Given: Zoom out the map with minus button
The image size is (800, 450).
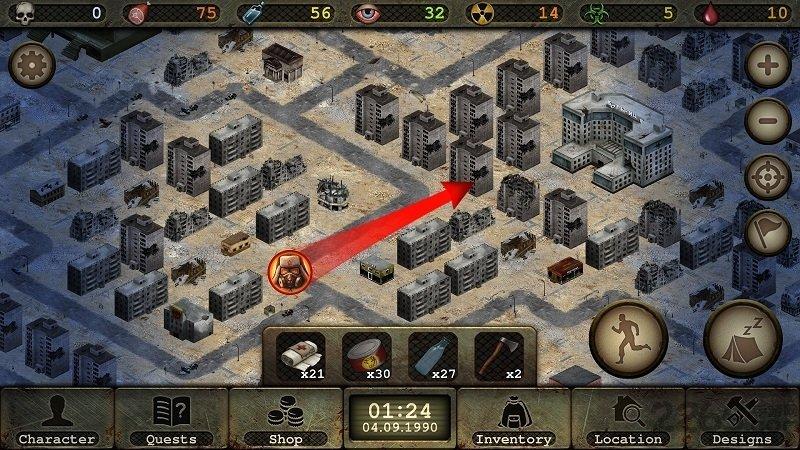Looking at the screenshot, I should [x=768, y=122].
